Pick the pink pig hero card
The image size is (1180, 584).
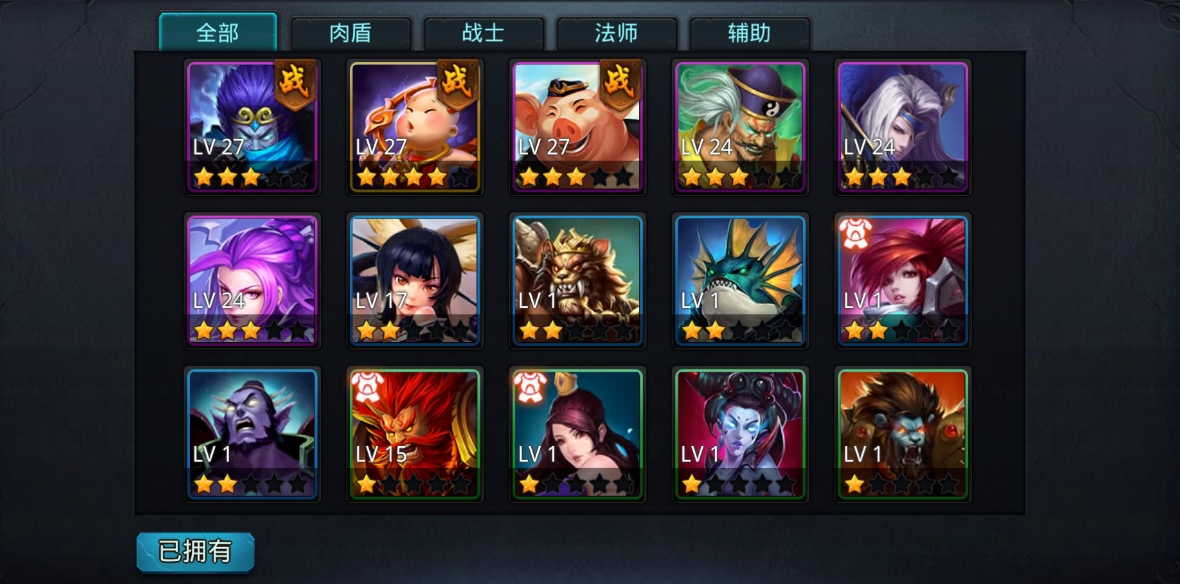click(x=577, y=125)
